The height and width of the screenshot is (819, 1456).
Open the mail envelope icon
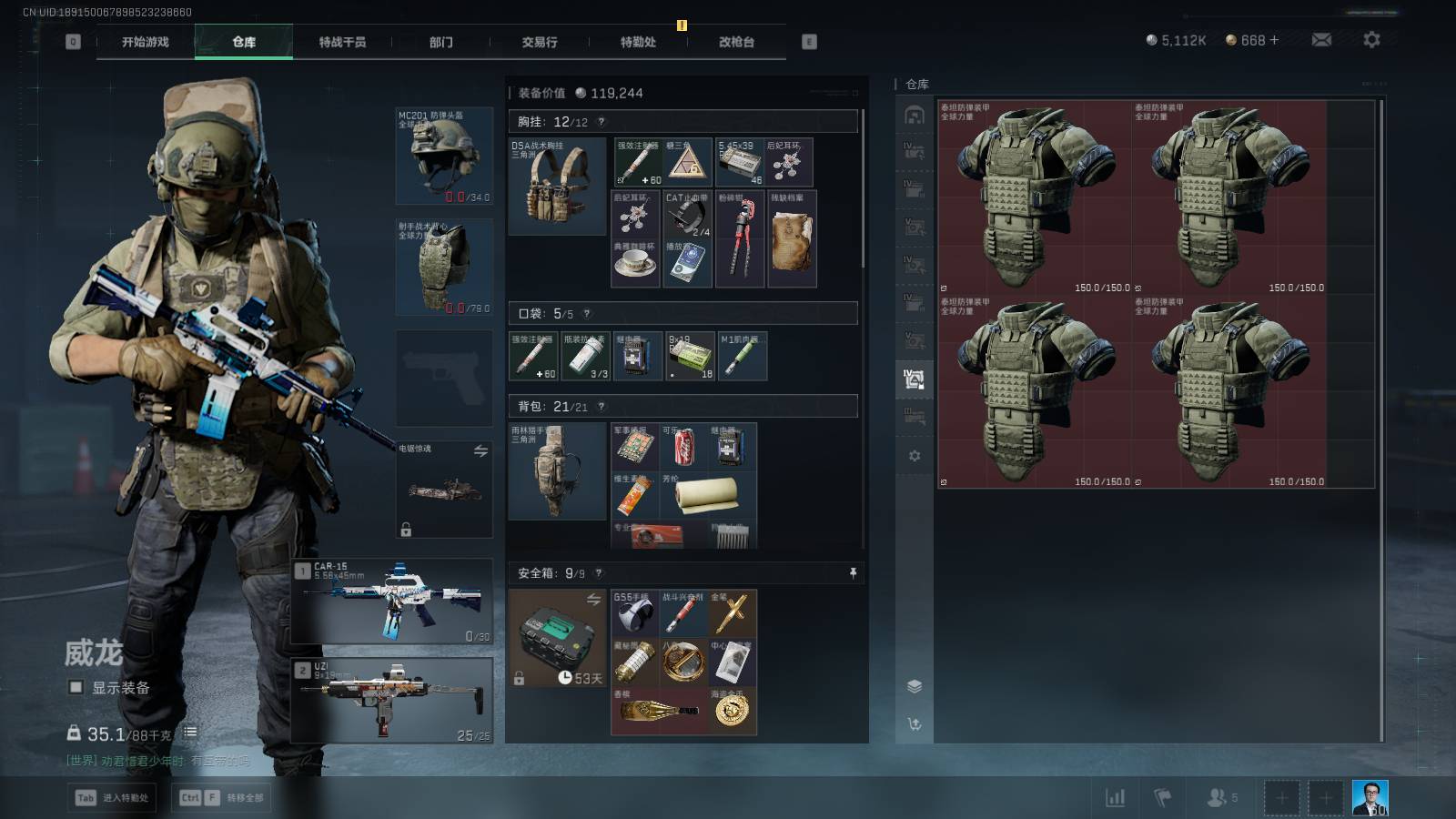1321,40
